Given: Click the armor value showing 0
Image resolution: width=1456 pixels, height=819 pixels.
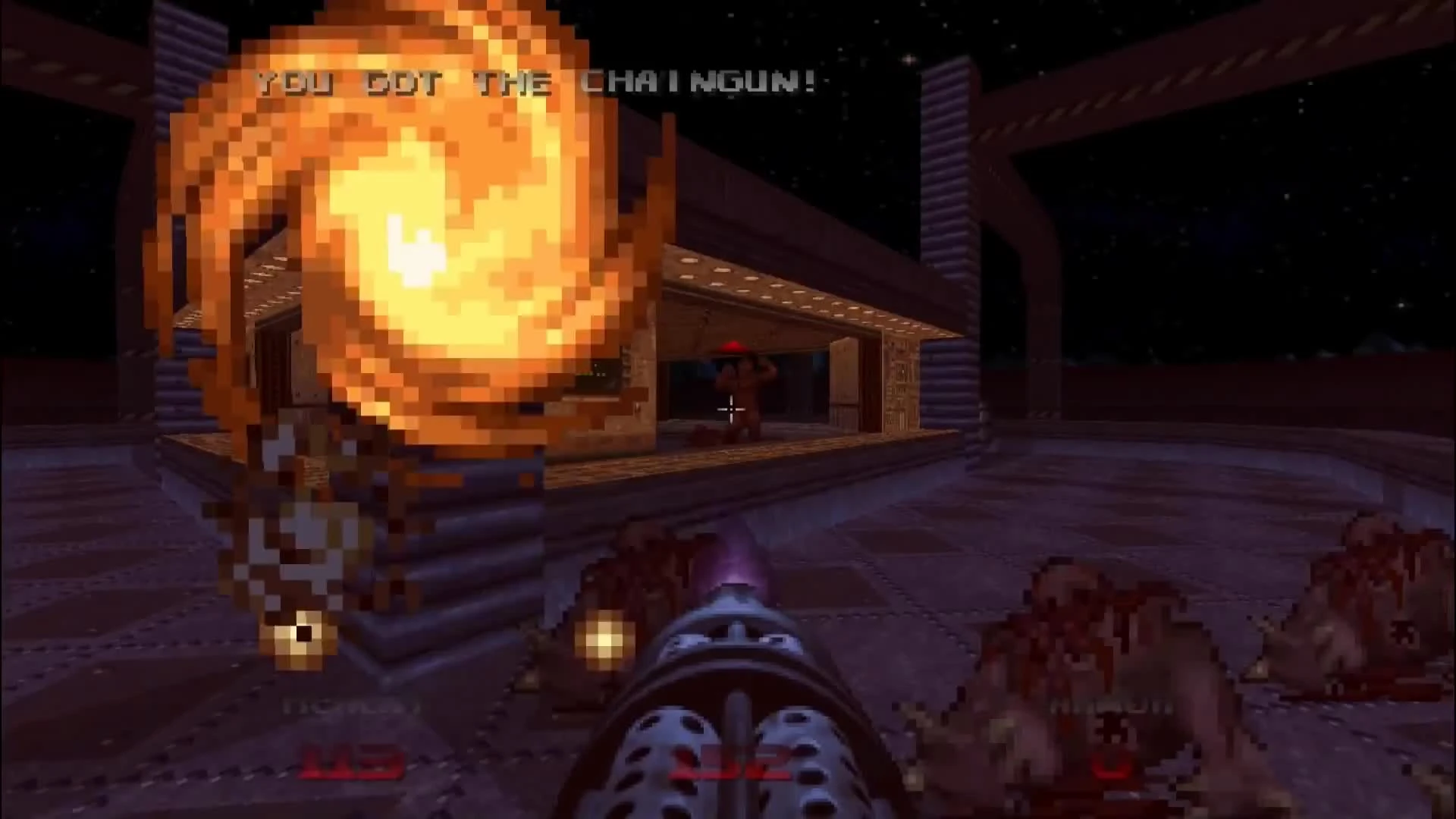Looking at the screenshot, I should [1111, 766].
